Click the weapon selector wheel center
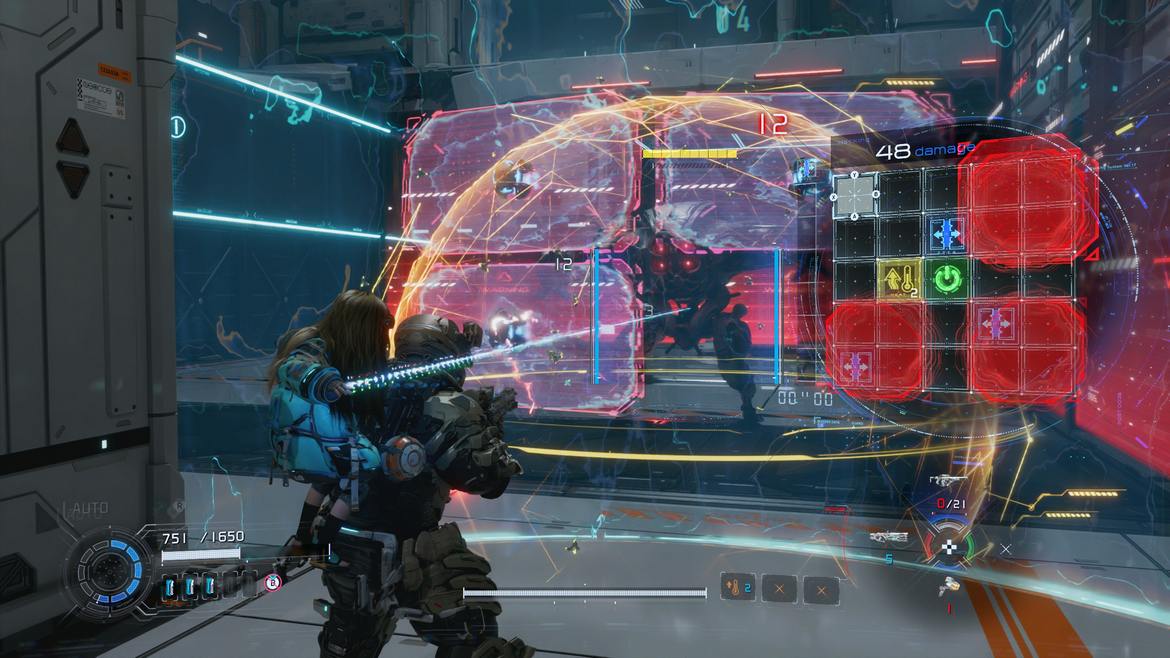The width and height of the screenshot is (1170, 658). pos(947,547)
